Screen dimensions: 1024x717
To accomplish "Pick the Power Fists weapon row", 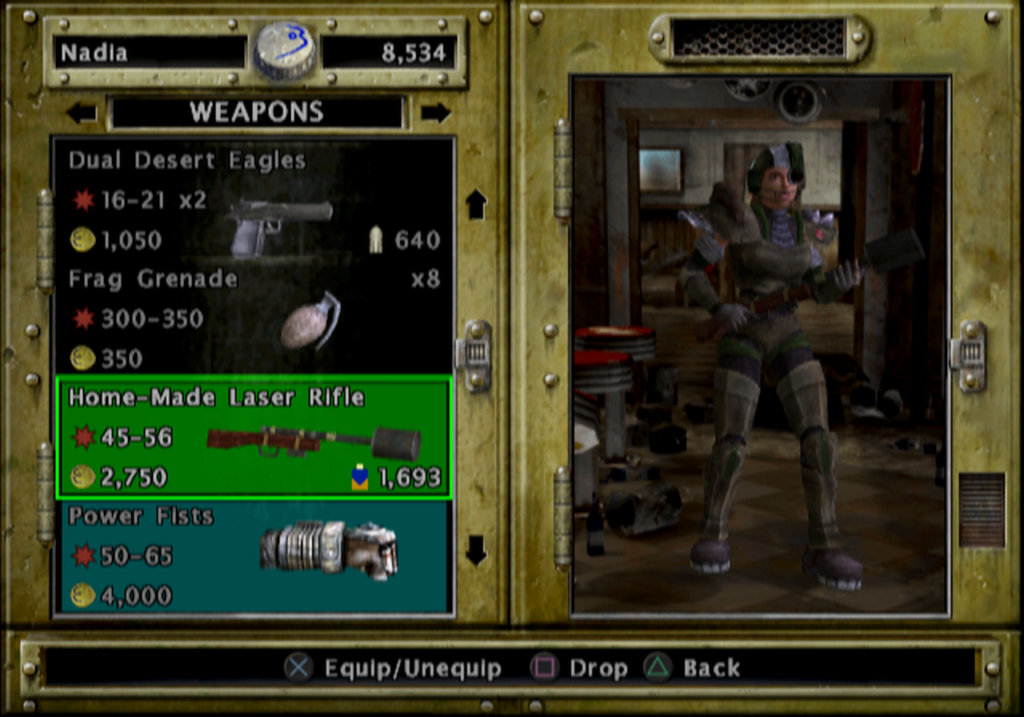I will (254, 556).
